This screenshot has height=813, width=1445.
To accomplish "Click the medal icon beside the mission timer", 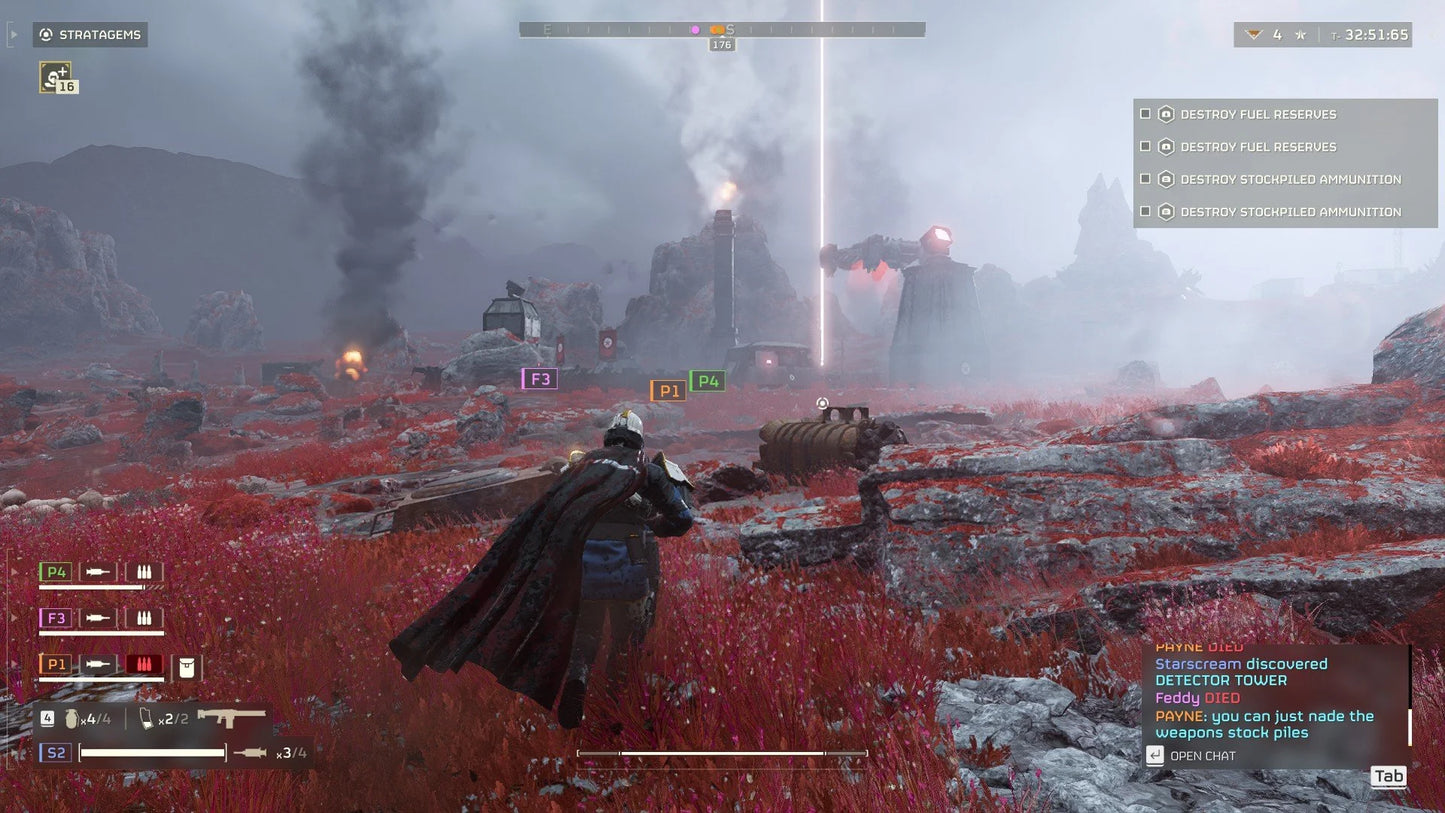I will click(1254, 33).
